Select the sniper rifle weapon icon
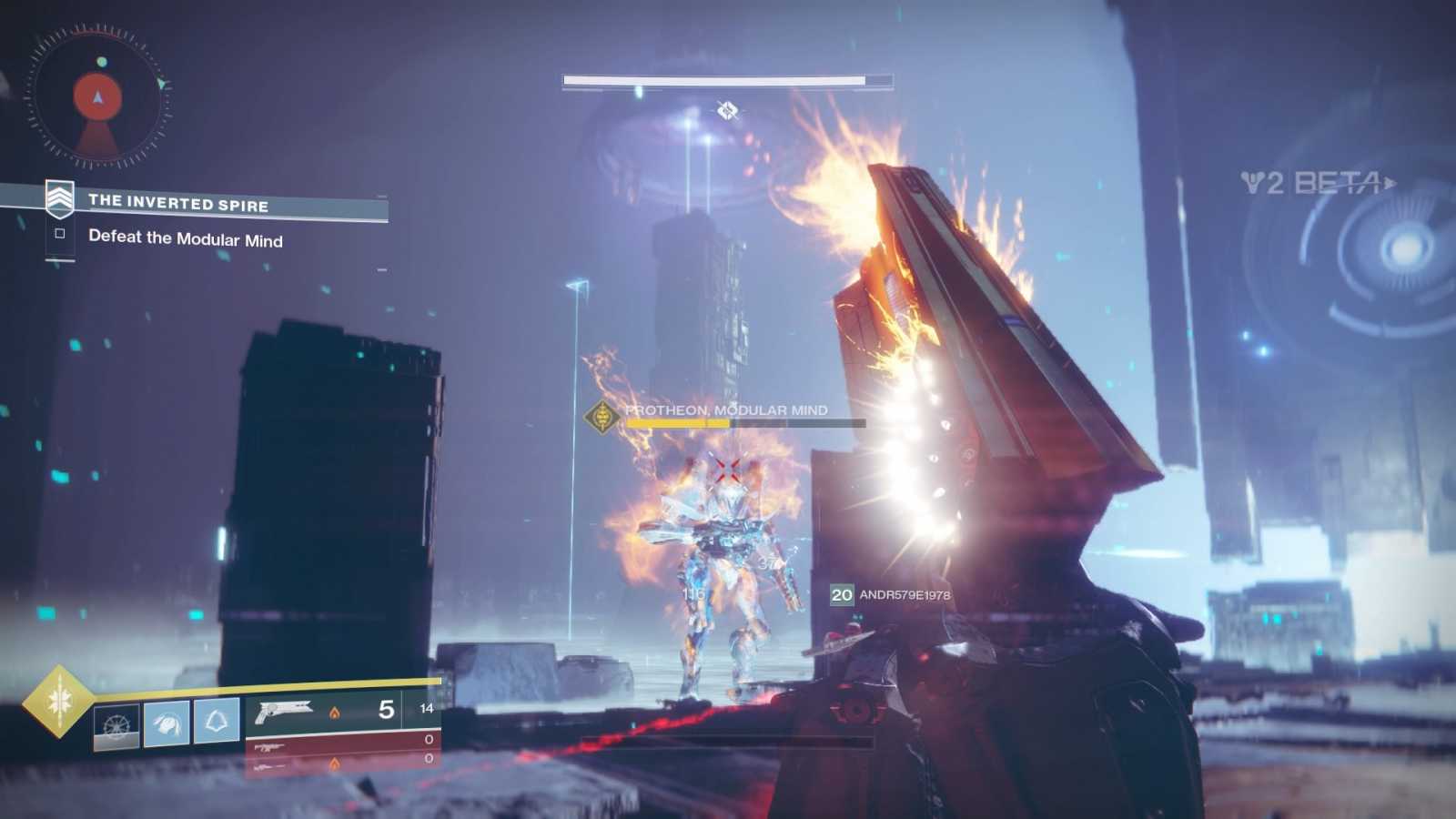This screenshot has width=1456, height=819. pyautogui.click(x=270, y=769)
